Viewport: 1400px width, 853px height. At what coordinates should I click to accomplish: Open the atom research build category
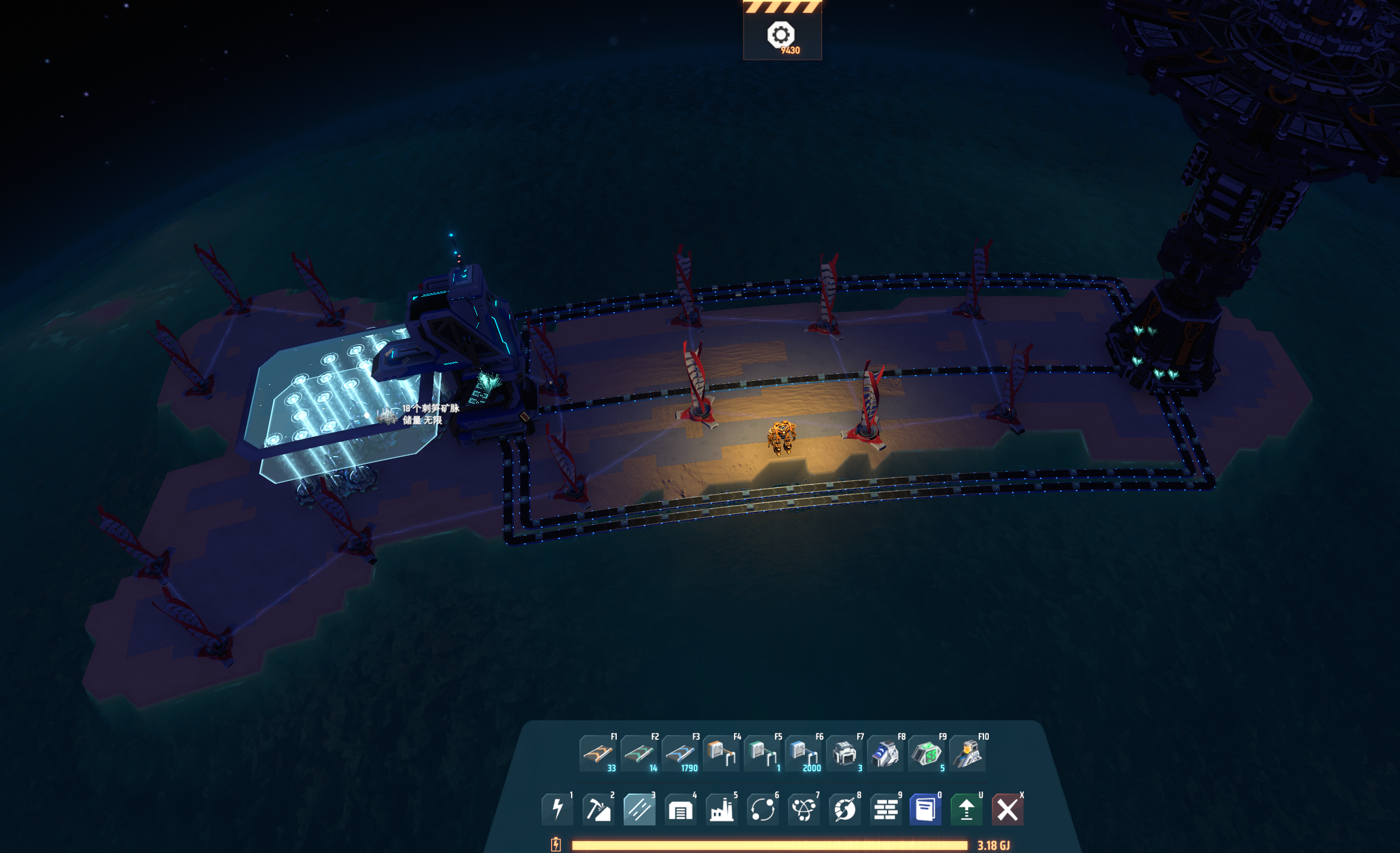coord(803,809)
